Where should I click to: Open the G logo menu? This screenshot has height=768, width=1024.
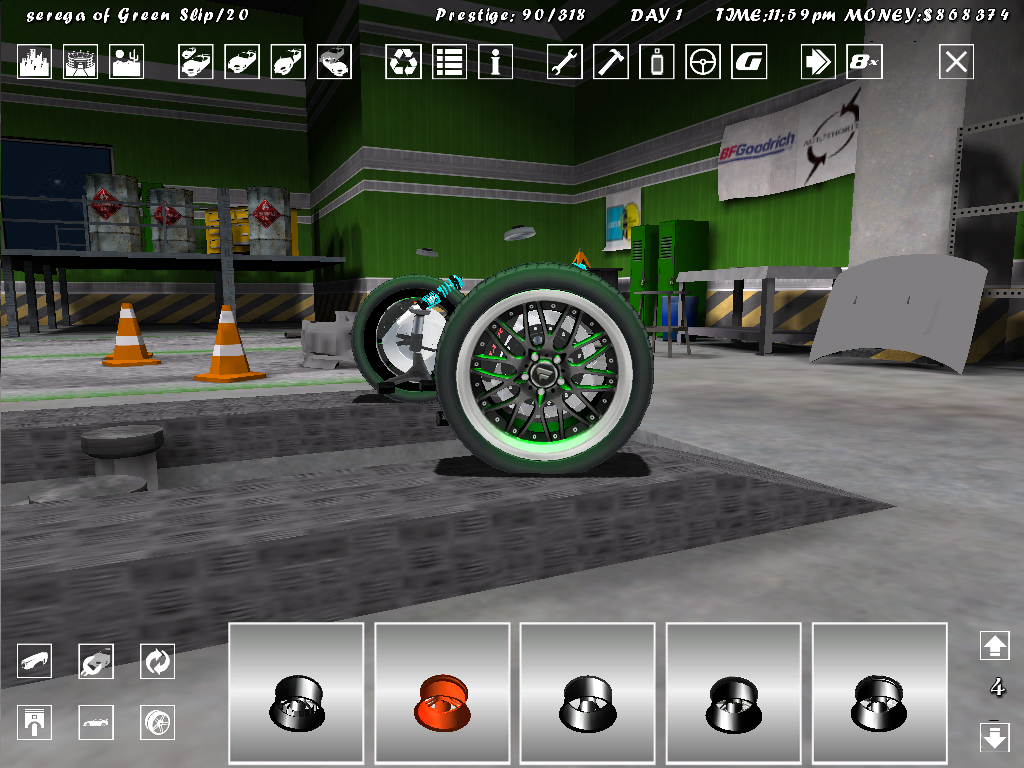[749, 62]
